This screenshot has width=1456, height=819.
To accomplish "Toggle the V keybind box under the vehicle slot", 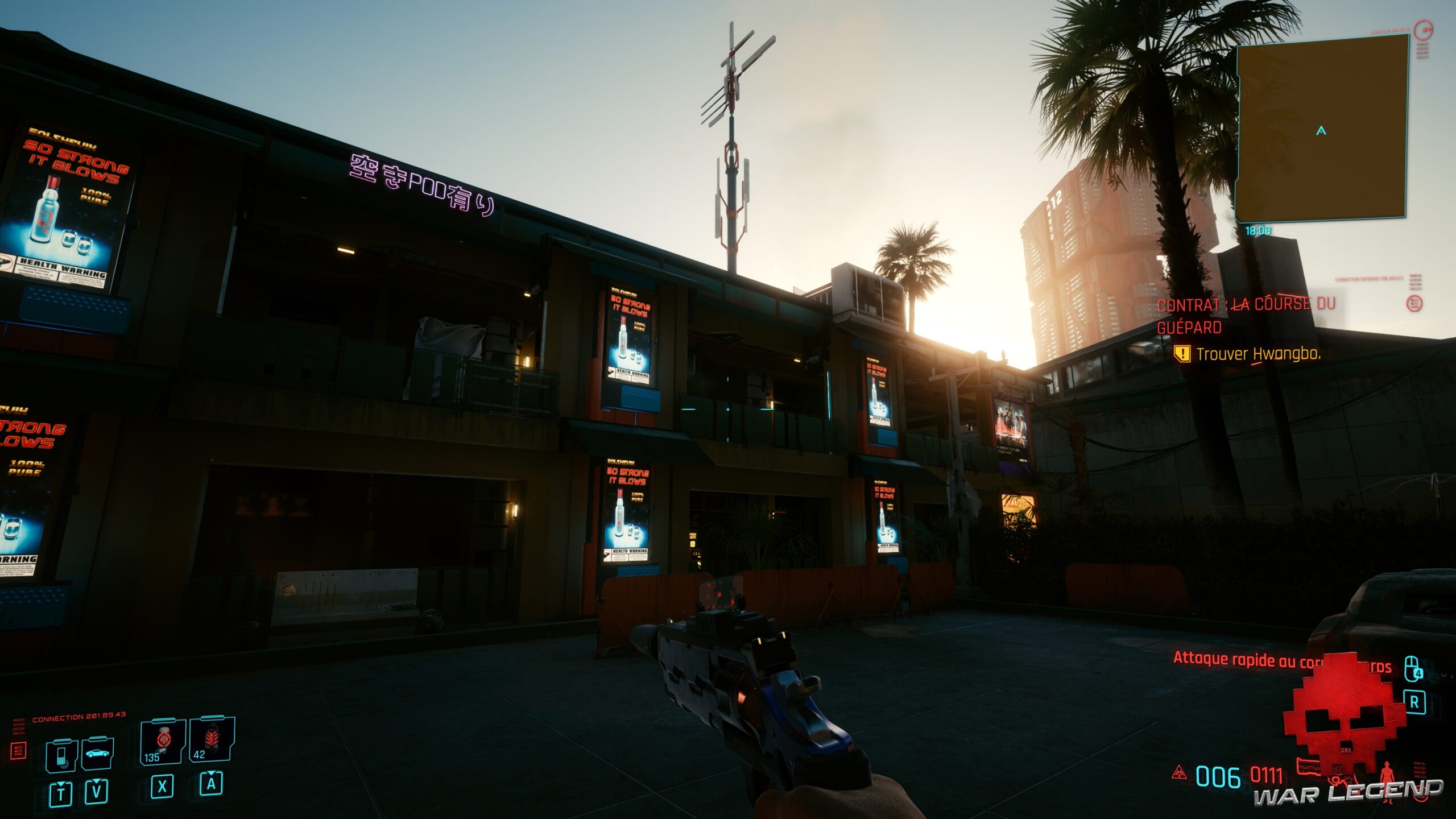I will 97,792.
